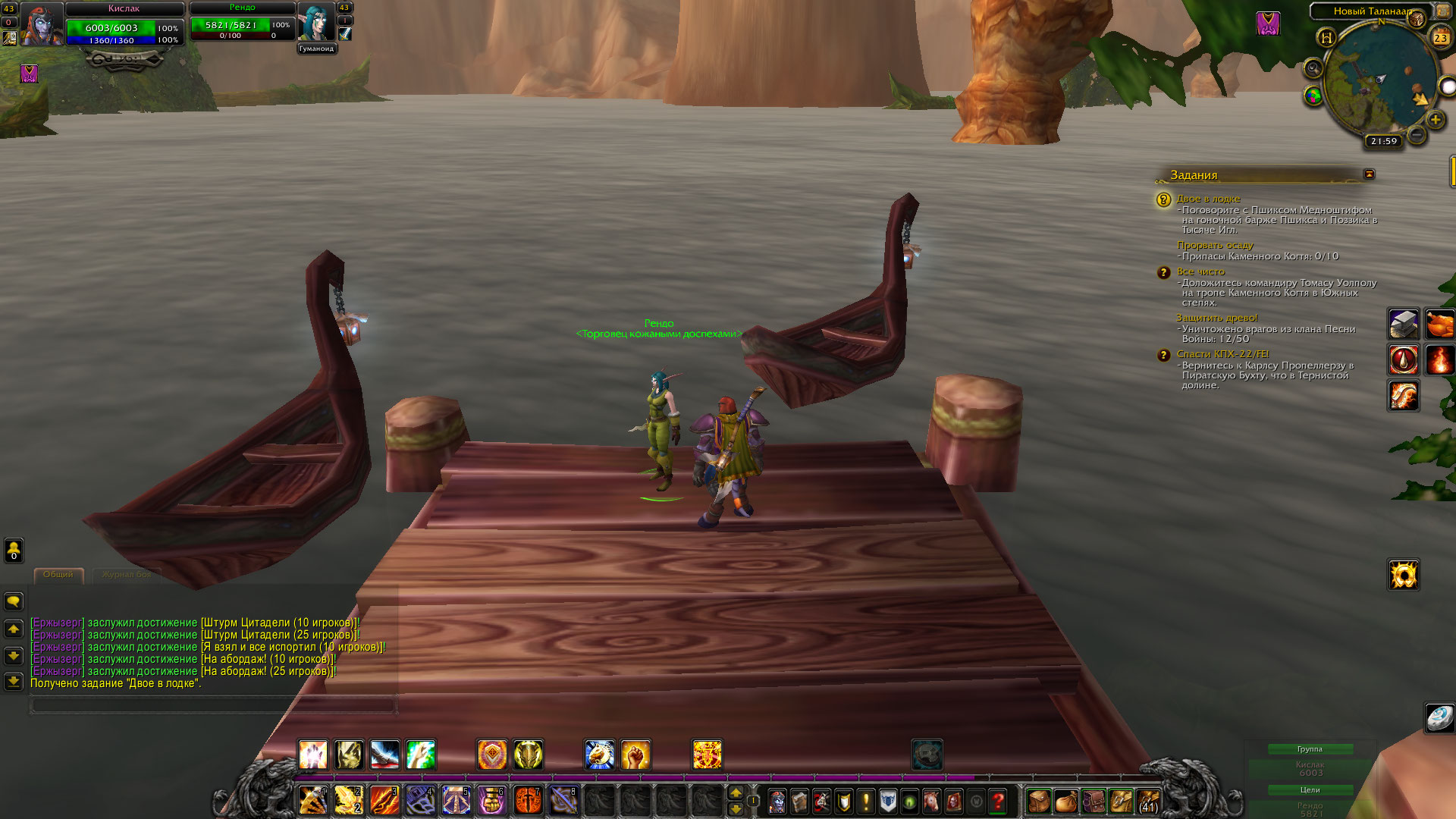Activate the action bar slot 1 ability
This screenshot has height=819, width=1456.
pos(312,800)
